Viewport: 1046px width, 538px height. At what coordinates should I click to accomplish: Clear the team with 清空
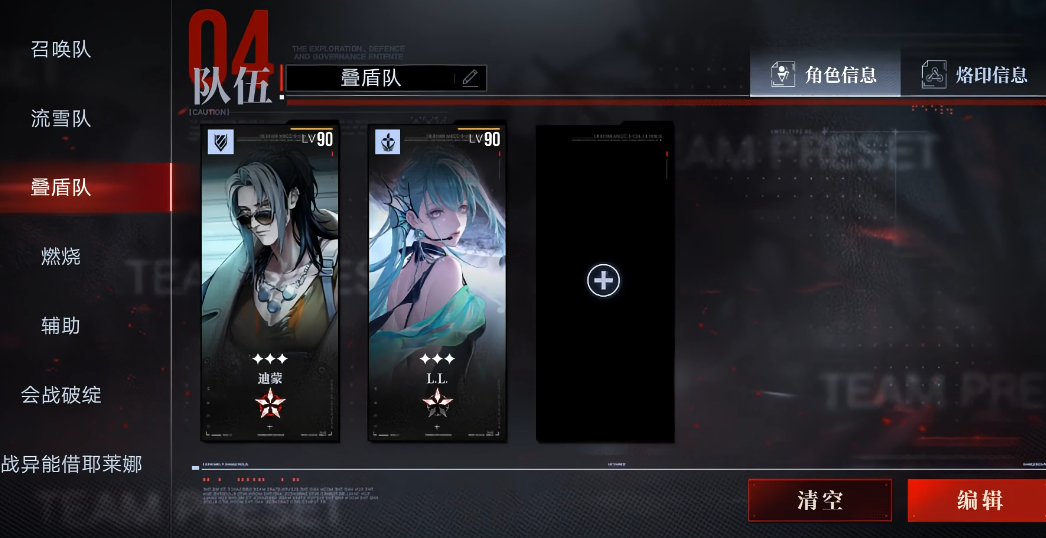(819, 500)
